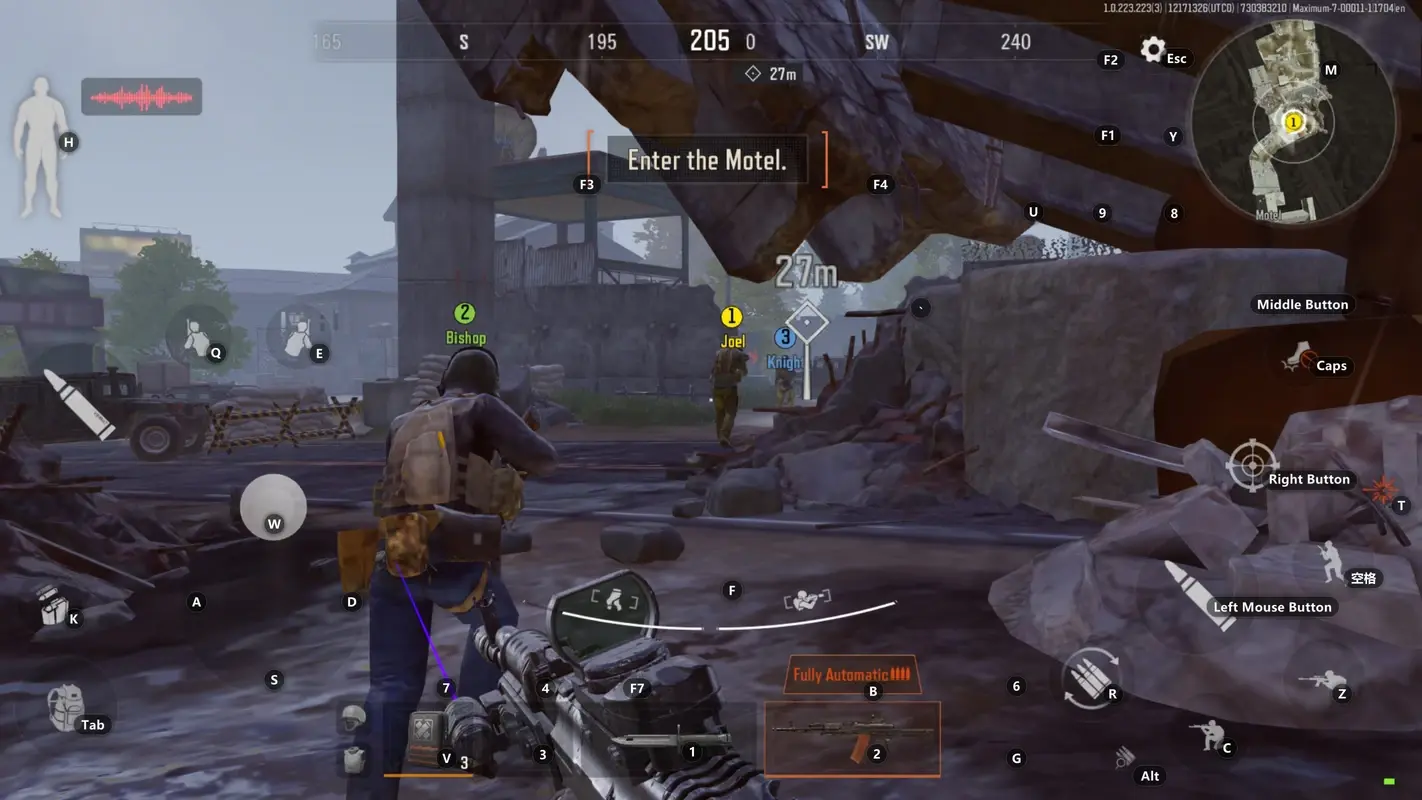The width and height of the screenshot is (1422, 800).
Task: Tap the jump soldier icon beside 空格
Action: pos(1330,561)
